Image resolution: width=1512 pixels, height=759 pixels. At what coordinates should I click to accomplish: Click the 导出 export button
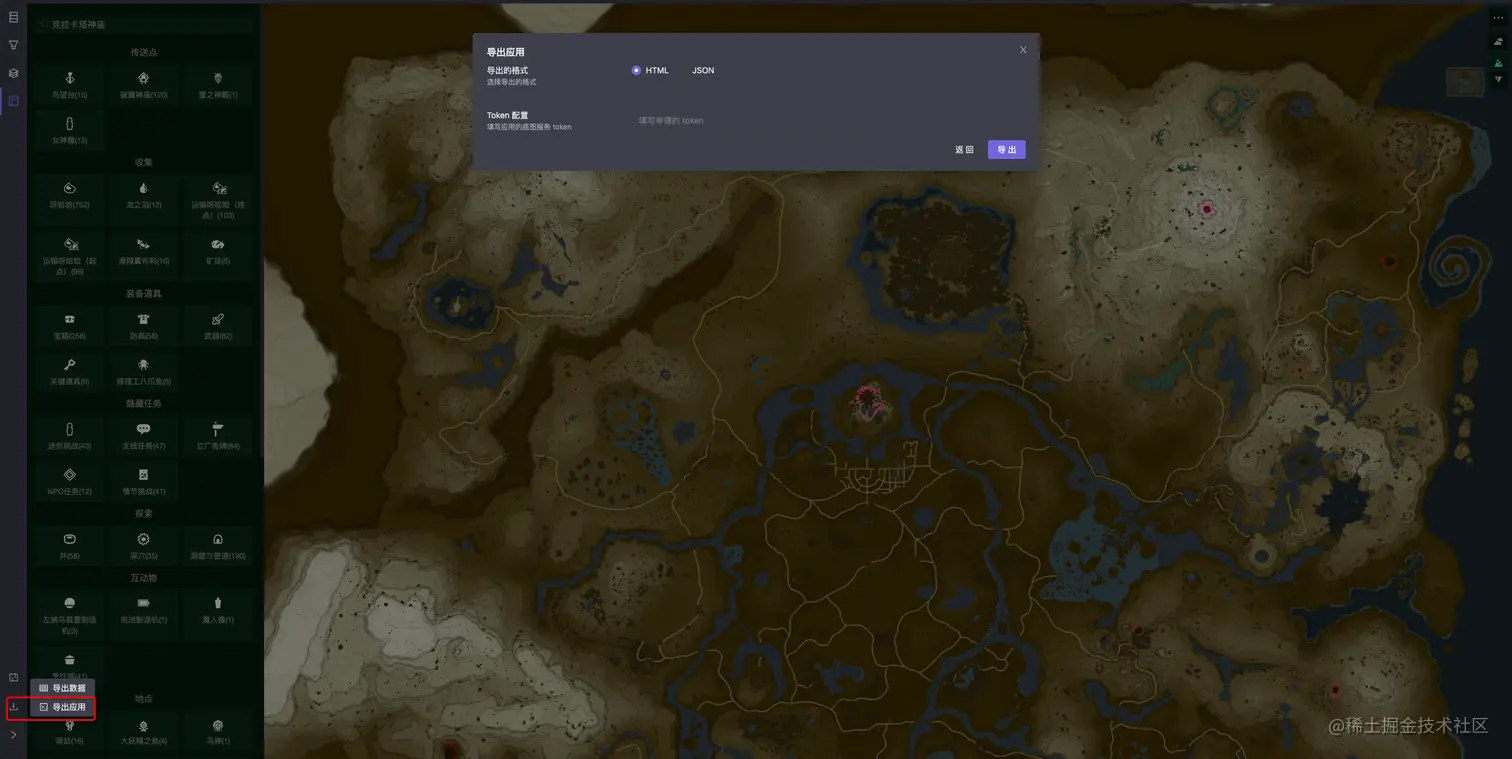(1006, 150)
